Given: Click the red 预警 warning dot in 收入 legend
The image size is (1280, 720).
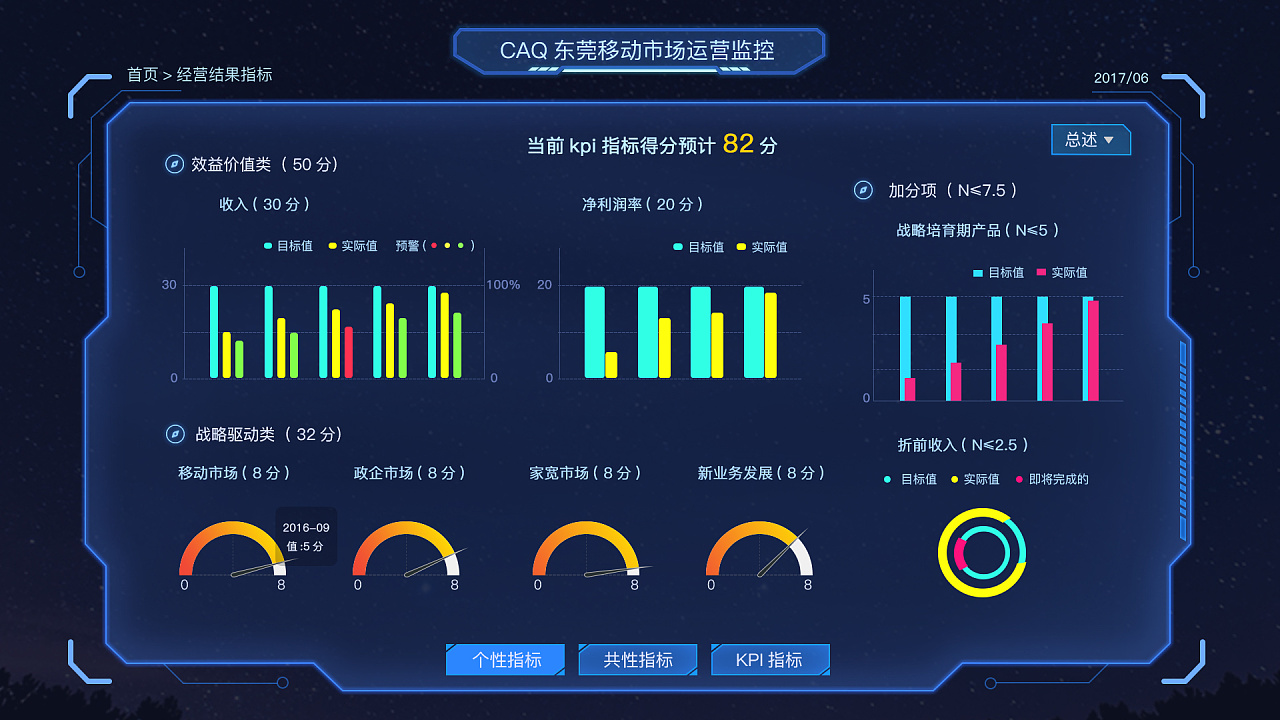Looking at the screenshot, I should click(x=434, y=246).
